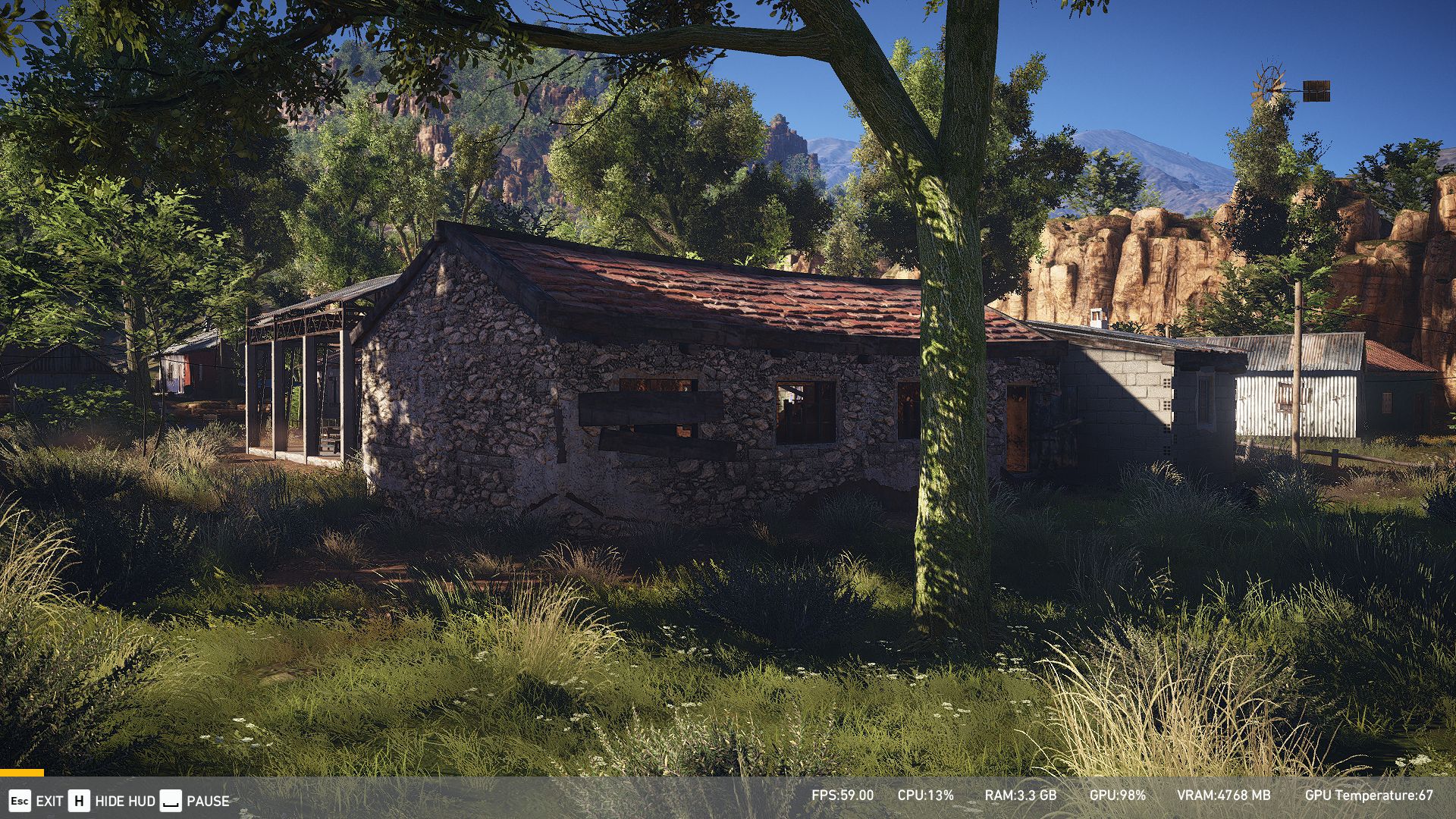Exit the benchmark via the EXIT label
Viewport: 1456px width, 819px height.
coord(49,801)
